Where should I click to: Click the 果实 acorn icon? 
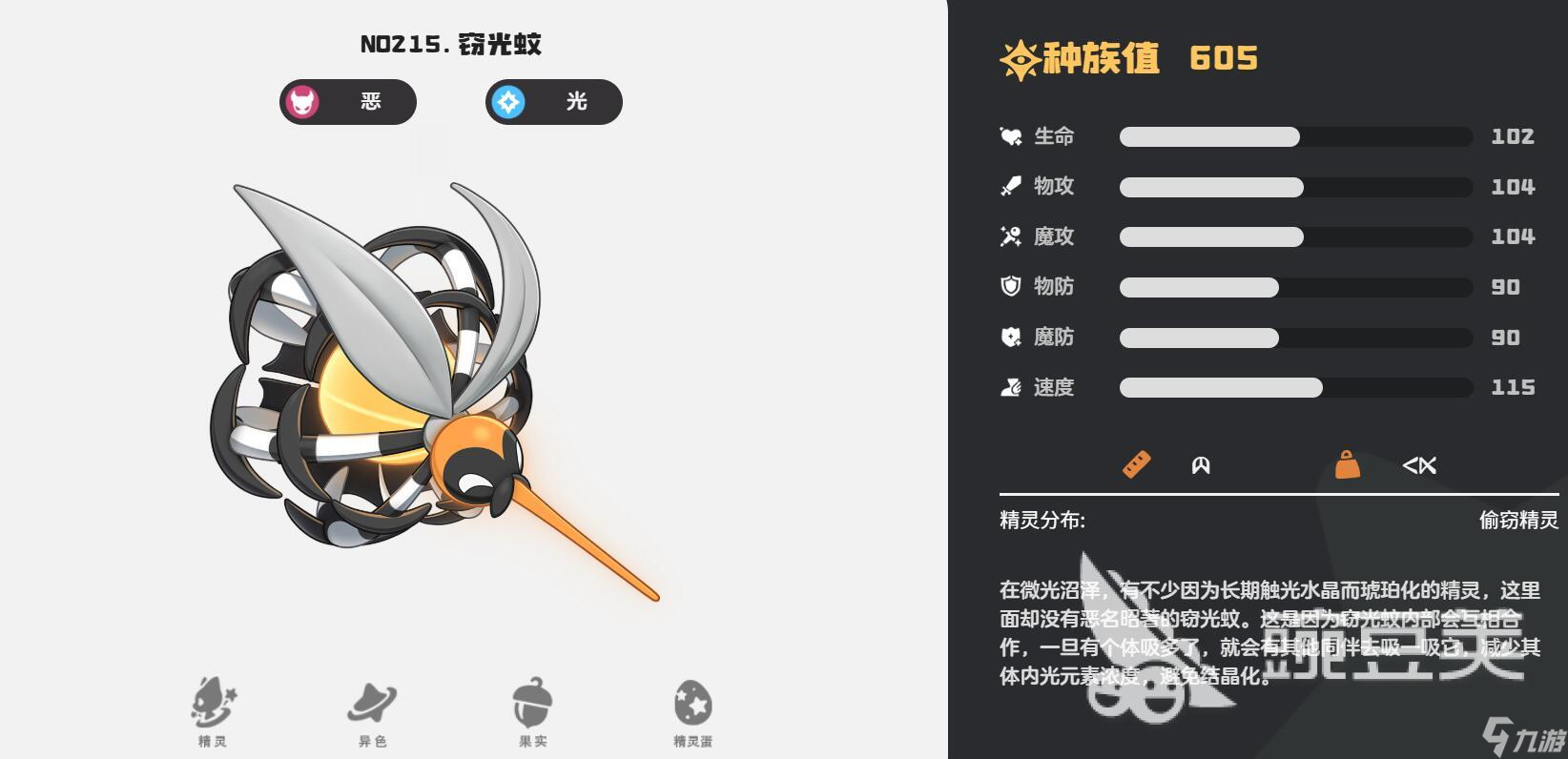[531, 706]
